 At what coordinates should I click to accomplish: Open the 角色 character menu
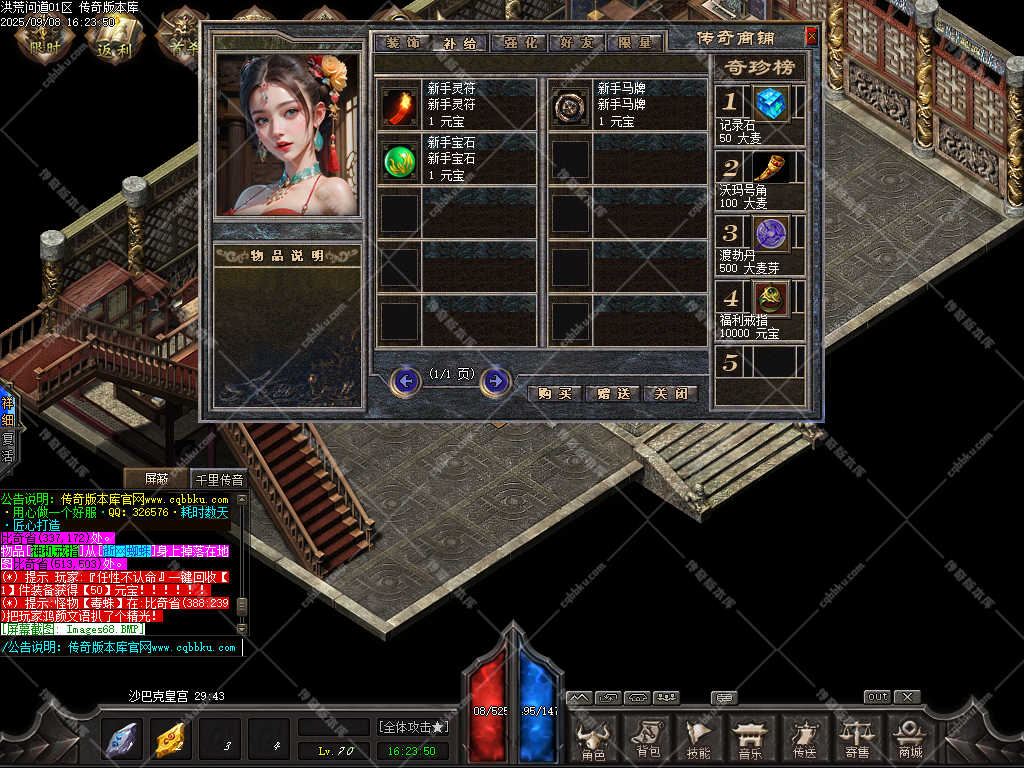[594, 740]
